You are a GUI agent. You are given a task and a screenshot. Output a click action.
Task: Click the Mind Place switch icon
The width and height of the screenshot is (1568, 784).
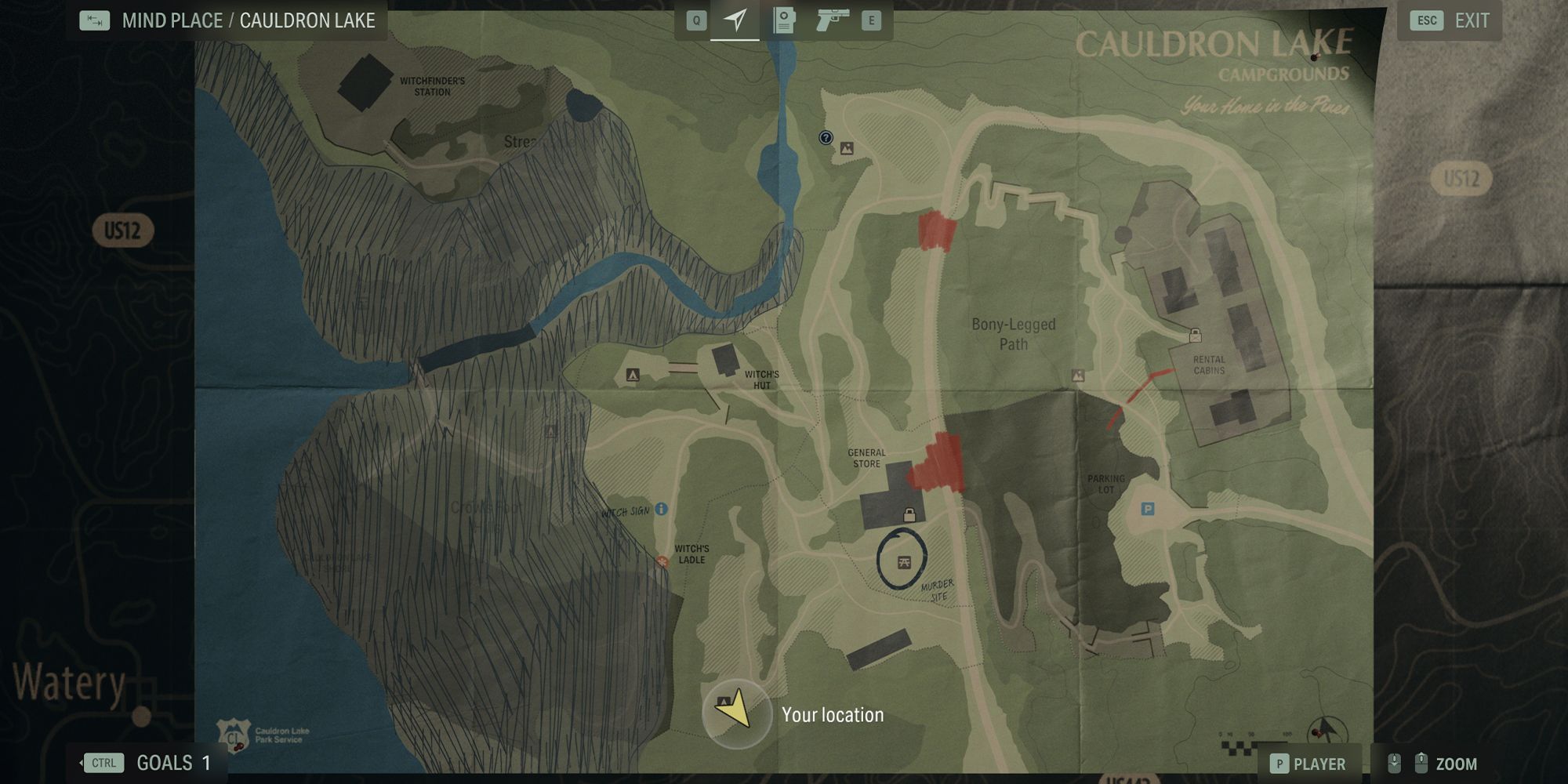pos(95,20)
